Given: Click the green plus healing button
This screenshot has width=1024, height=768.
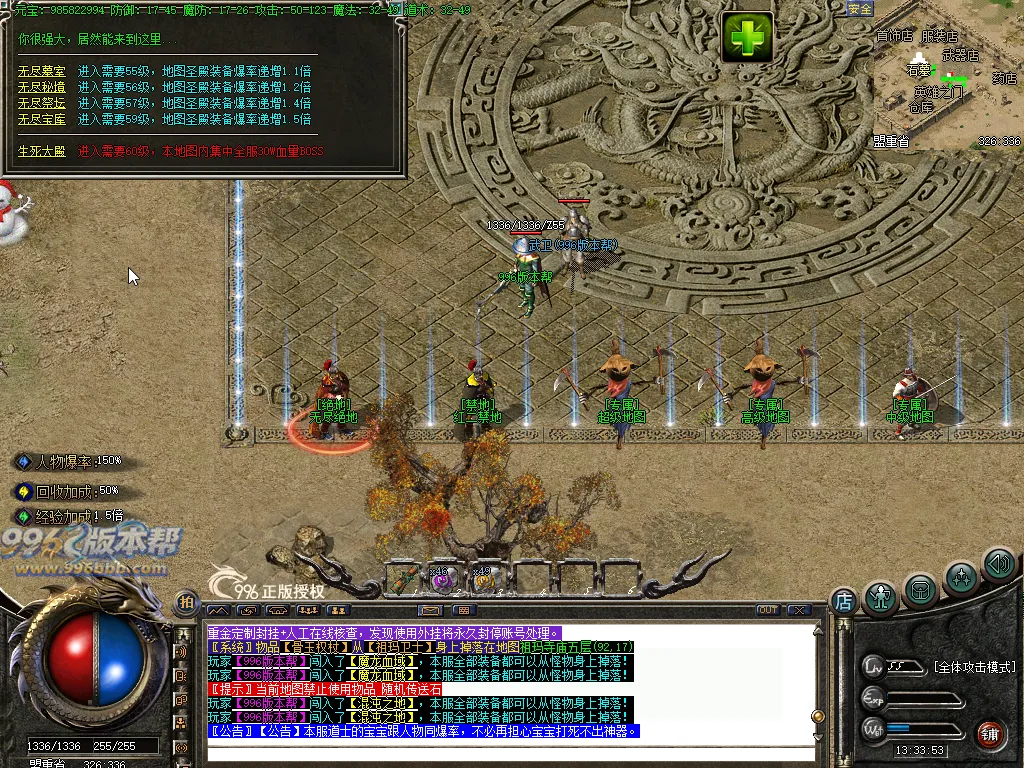Looking at the screenshot, I should 749,38.
